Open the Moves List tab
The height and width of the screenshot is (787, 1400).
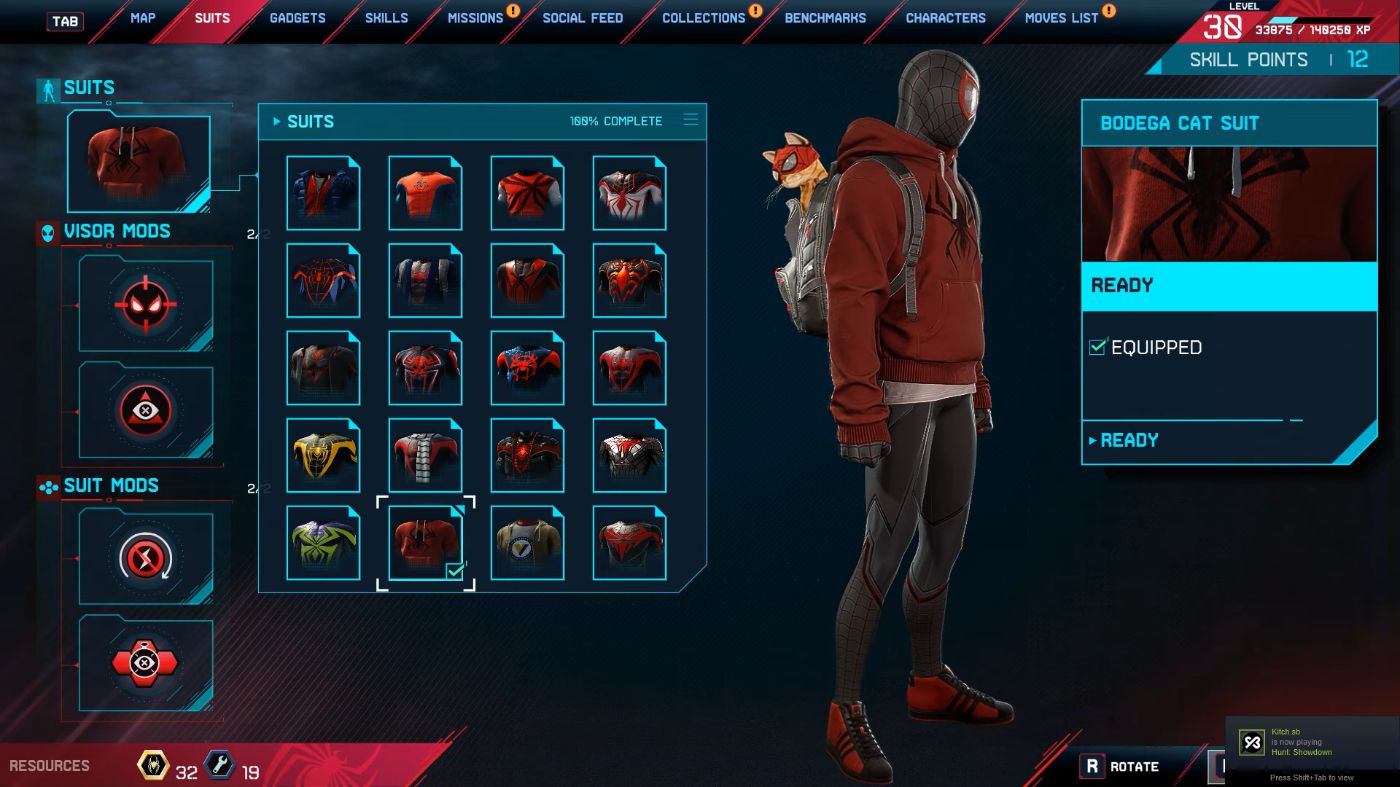1061,18
